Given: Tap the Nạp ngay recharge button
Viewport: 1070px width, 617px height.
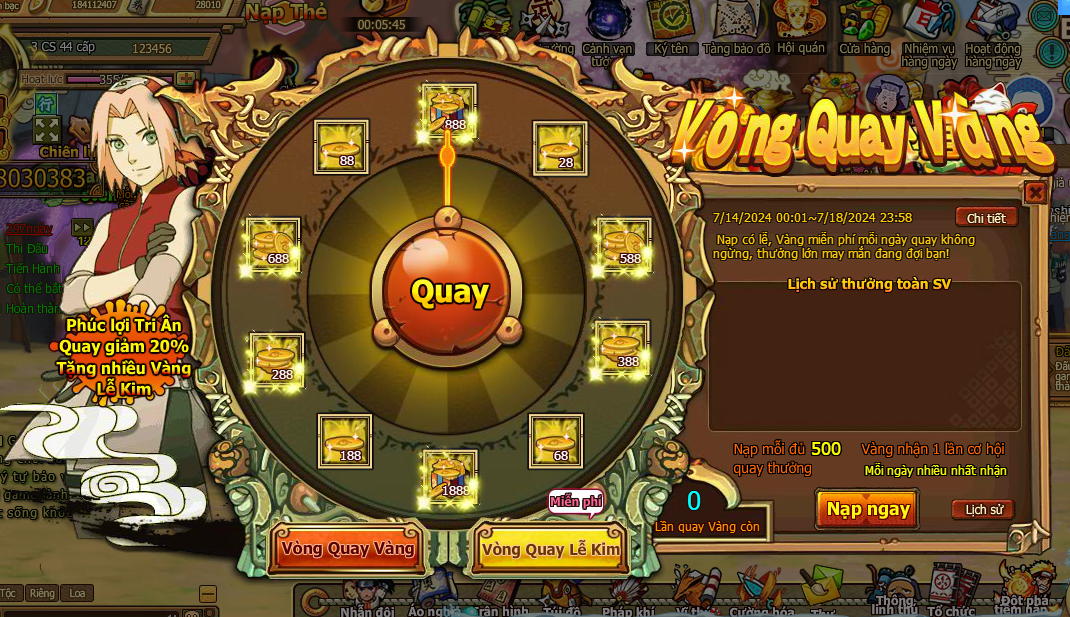Looking at the screenshot, I should pos(867,509).
